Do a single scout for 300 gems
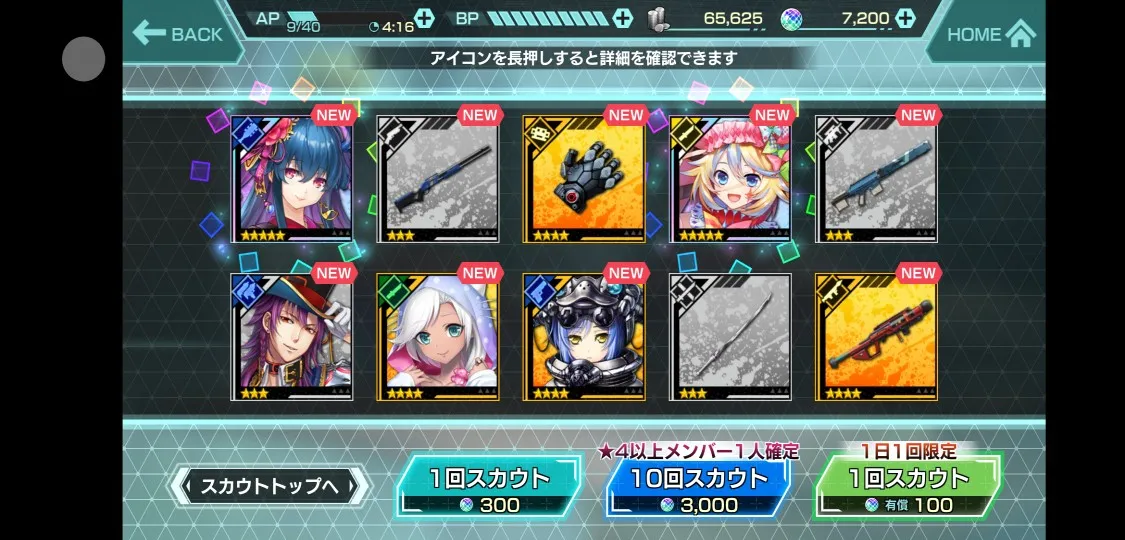The image size is (1125, 540). point(489,487)
